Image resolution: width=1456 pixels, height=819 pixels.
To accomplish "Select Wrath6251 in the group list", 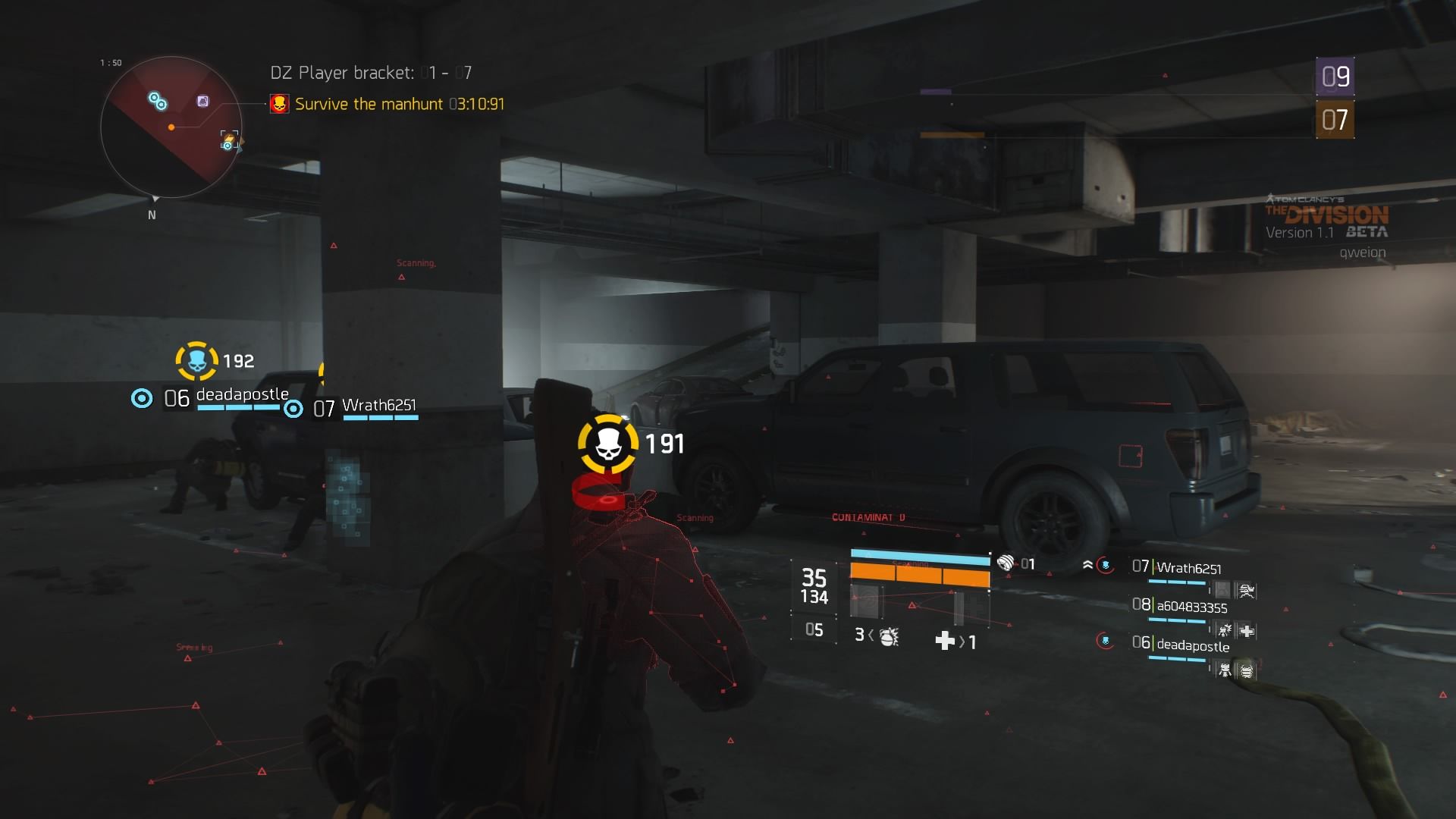I will pos(1188,568).
